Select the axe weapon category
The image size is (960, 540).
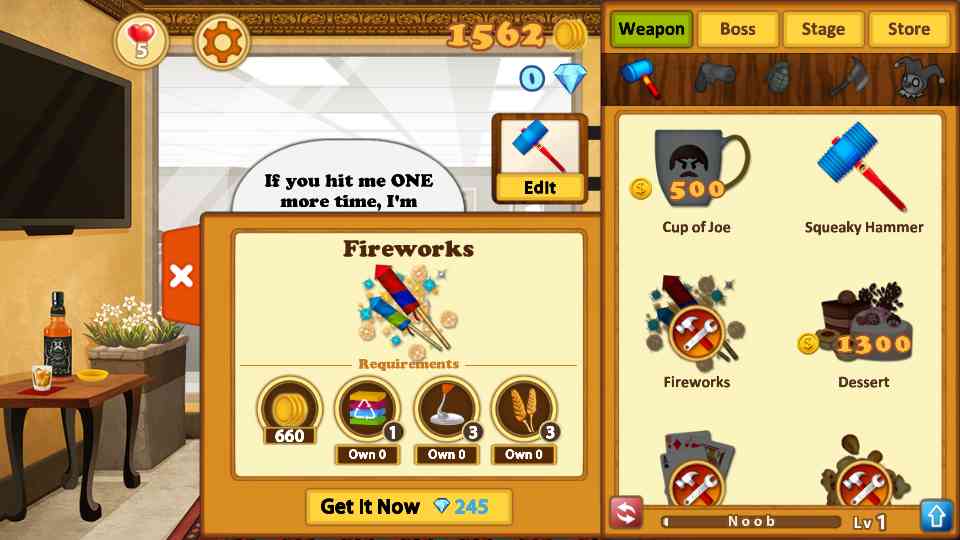point(848,76)
